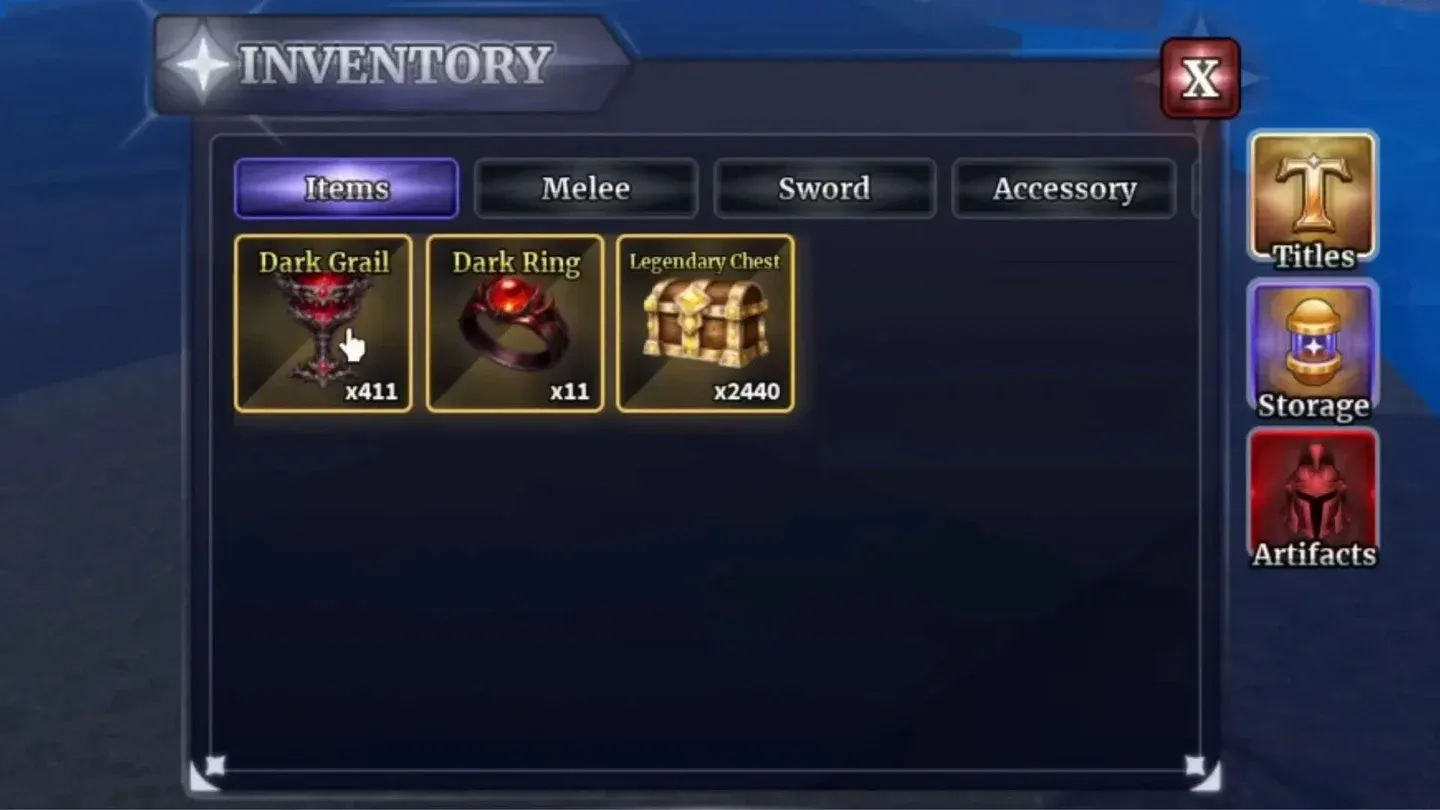Screen dimensions: 1440x810
Task: Open the Storage jar icon
Action: click(1313, 345)
